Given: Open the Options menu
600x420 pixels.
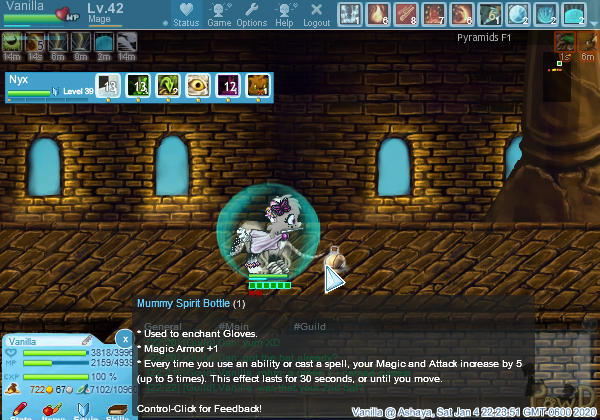Looking at the screenshot, I should 251,15.
